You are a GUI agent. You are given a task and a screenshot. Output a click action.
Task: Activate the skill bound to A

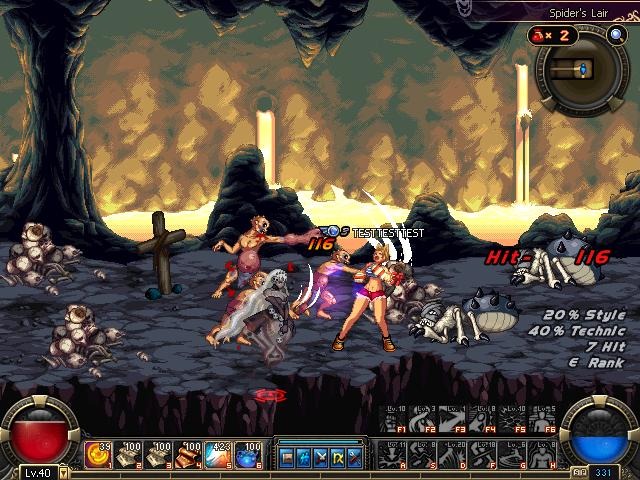pyautogui.click(x=397, y=455)
